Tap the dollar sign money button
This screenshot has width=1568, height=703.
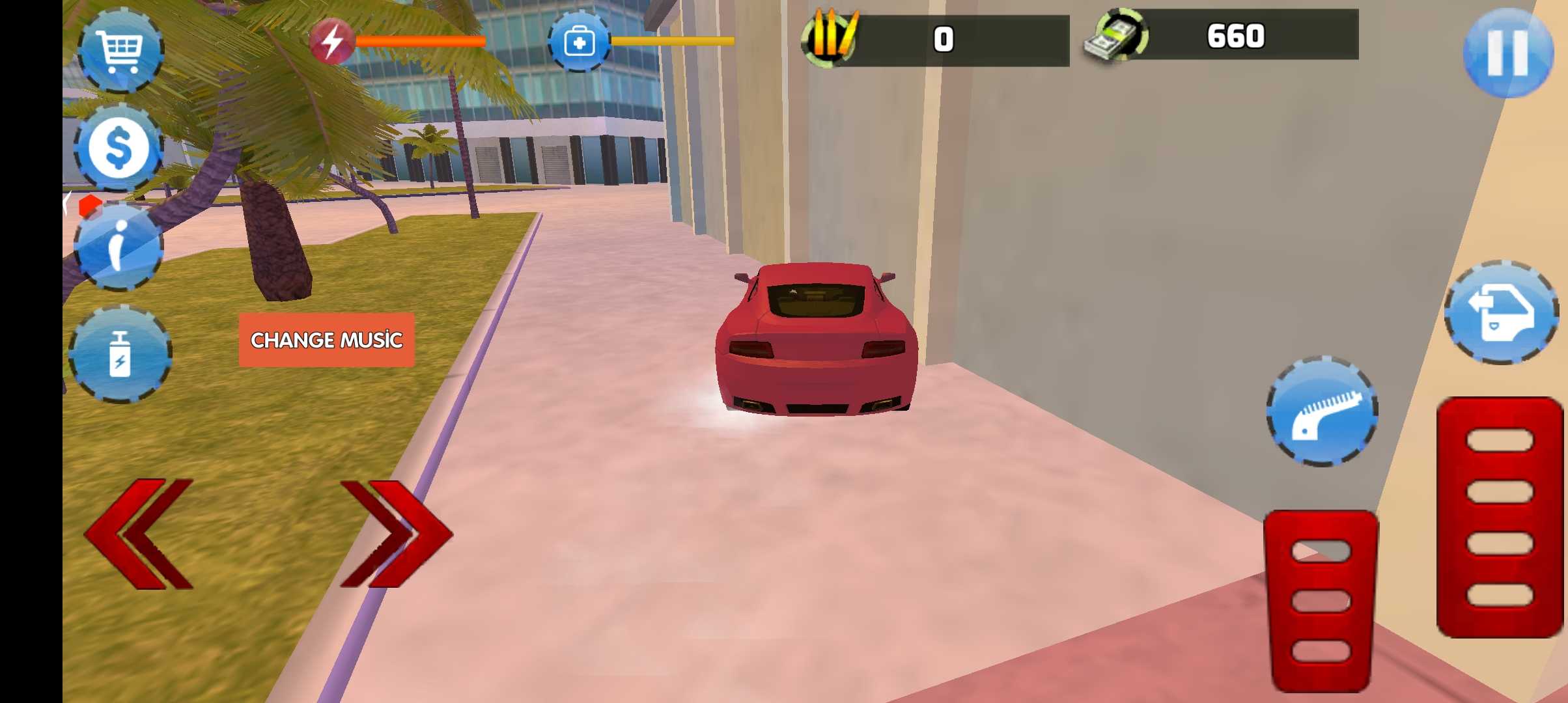(119, 148)
